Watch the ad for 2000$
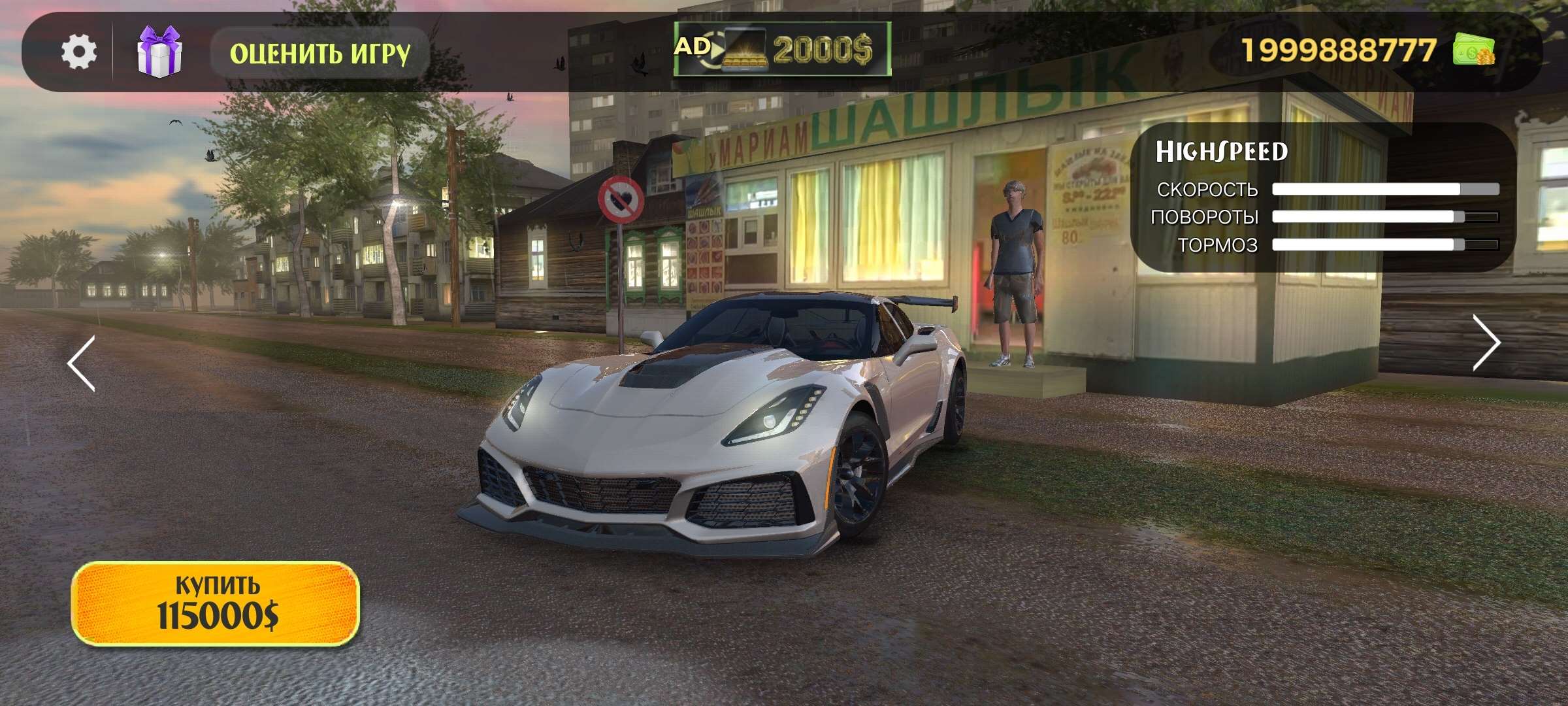The image size is (1568, 706). click(782, 49)
